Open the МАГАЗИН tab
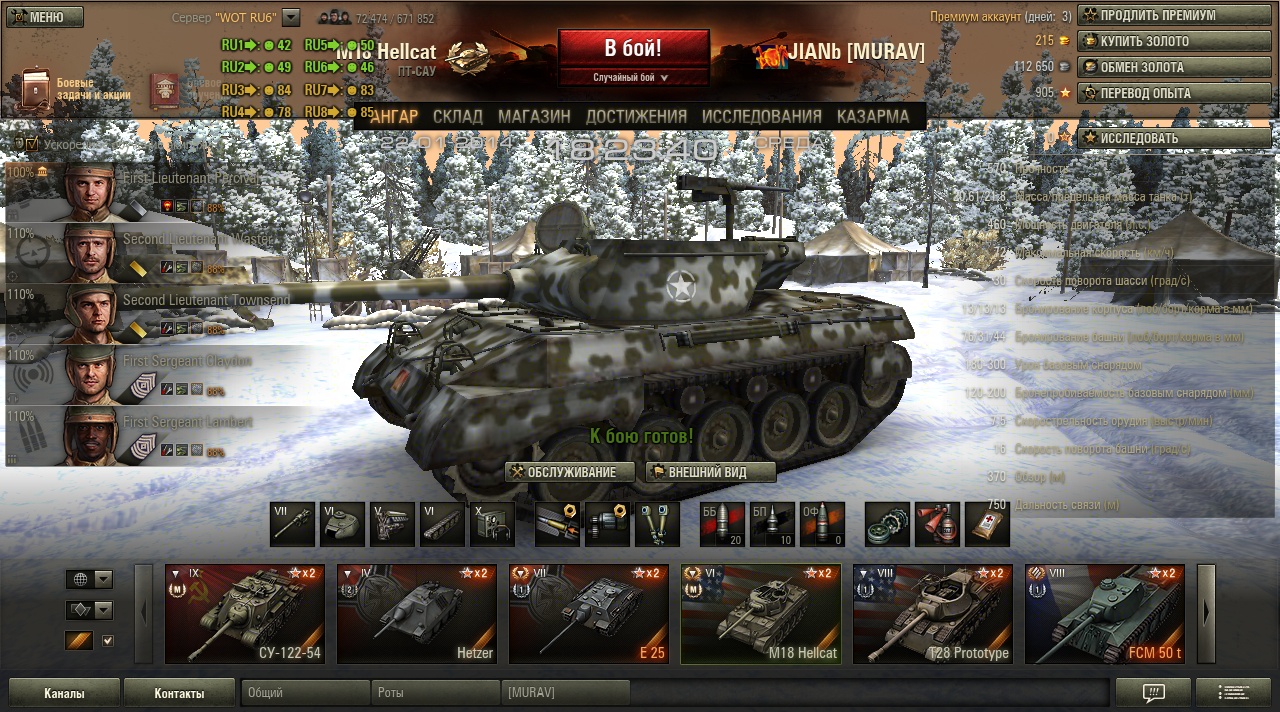Image resolution: width=1280 pixels, height=712 pixels. (534, 116)
